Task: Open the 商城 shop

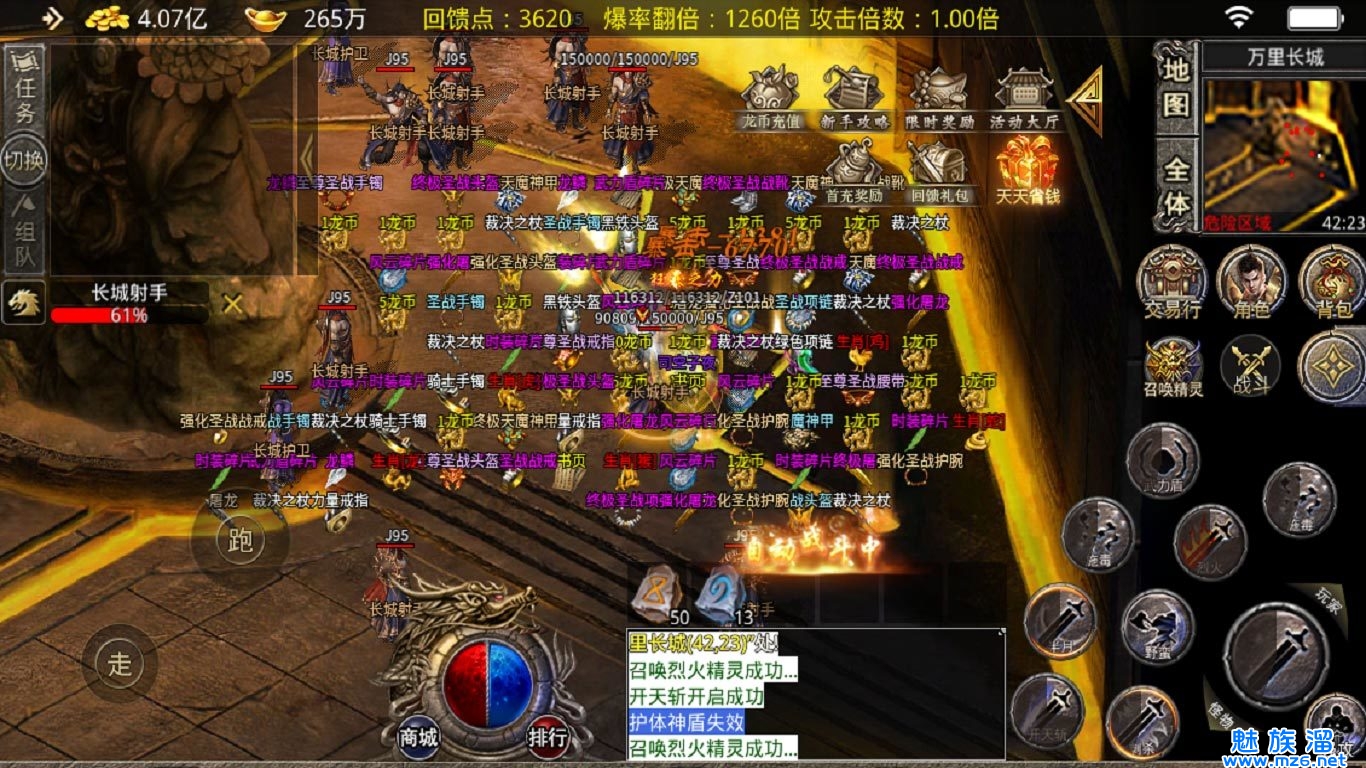Action: coord(418,738)
